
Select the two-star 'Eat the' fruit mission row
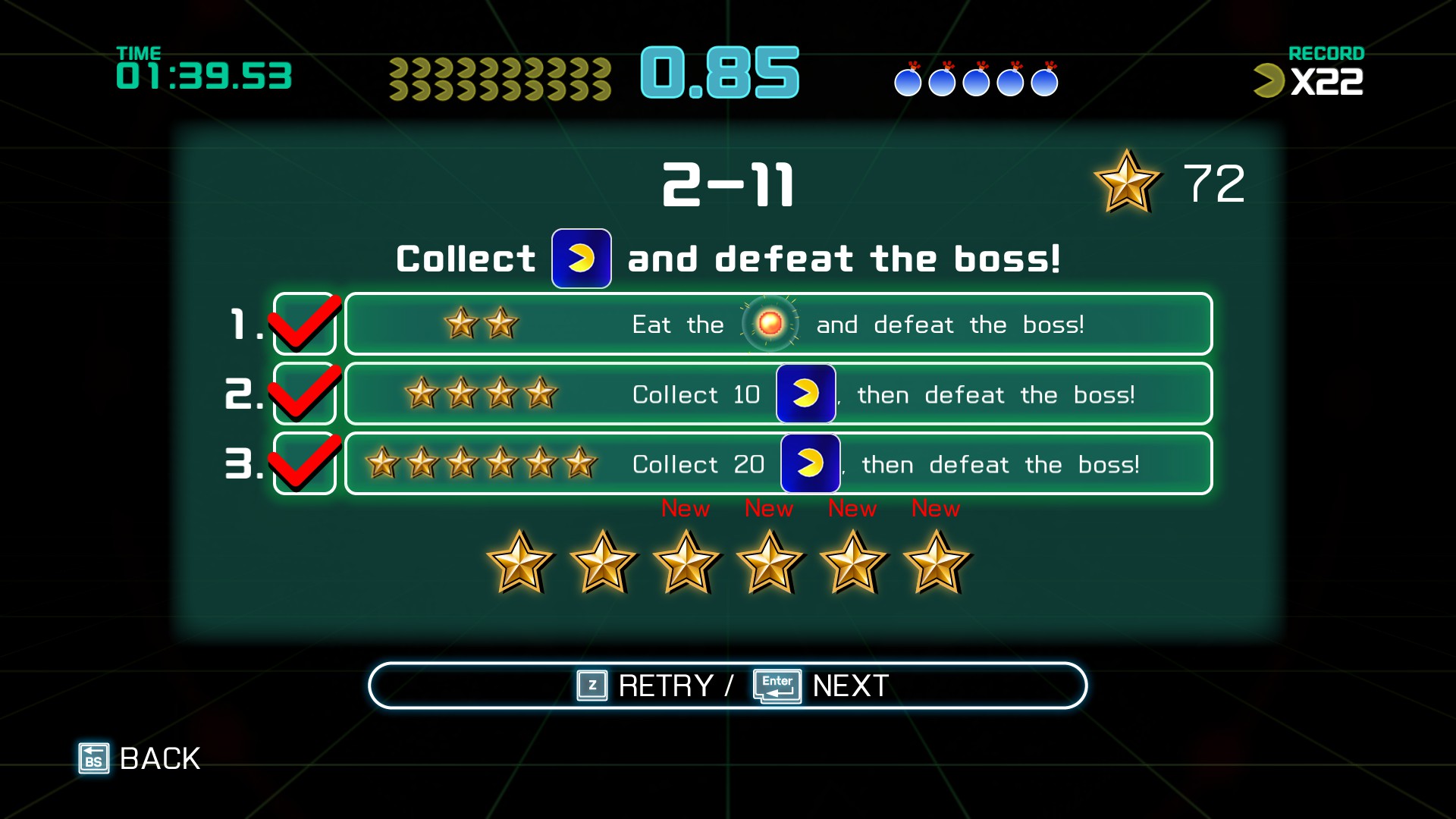point(778,325)
